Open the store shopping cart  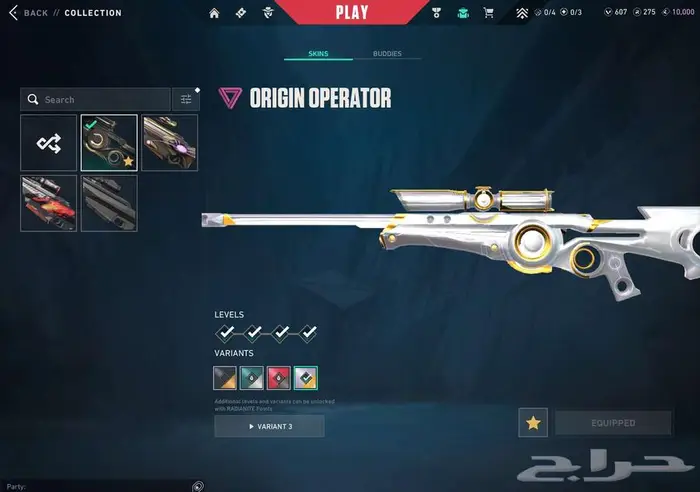click(488, 13)
